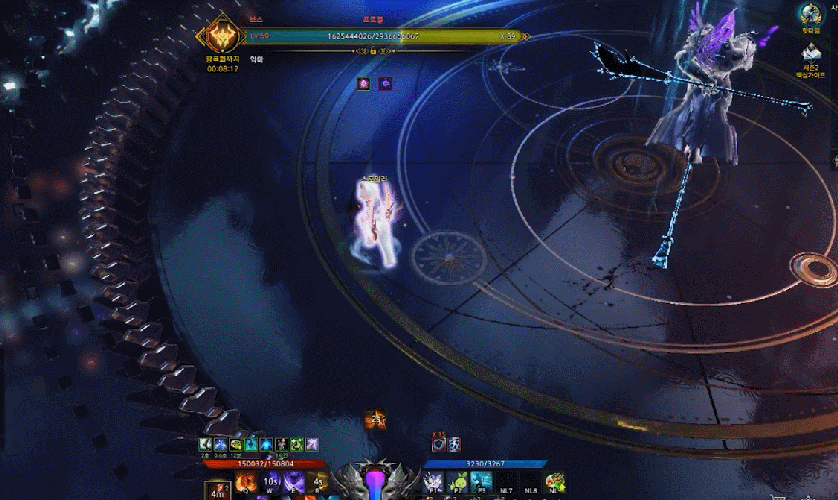Select the red skill slot showing 4m
838x500 pixels.
217,488
